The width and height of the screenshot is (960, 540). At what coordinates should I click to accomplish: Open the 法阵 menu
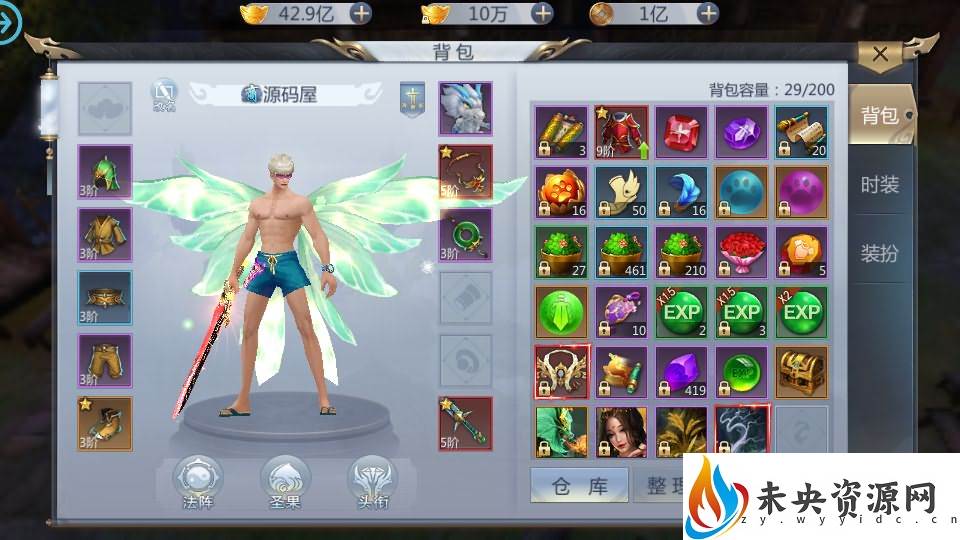pyautogui.click(x=198, y=483)
